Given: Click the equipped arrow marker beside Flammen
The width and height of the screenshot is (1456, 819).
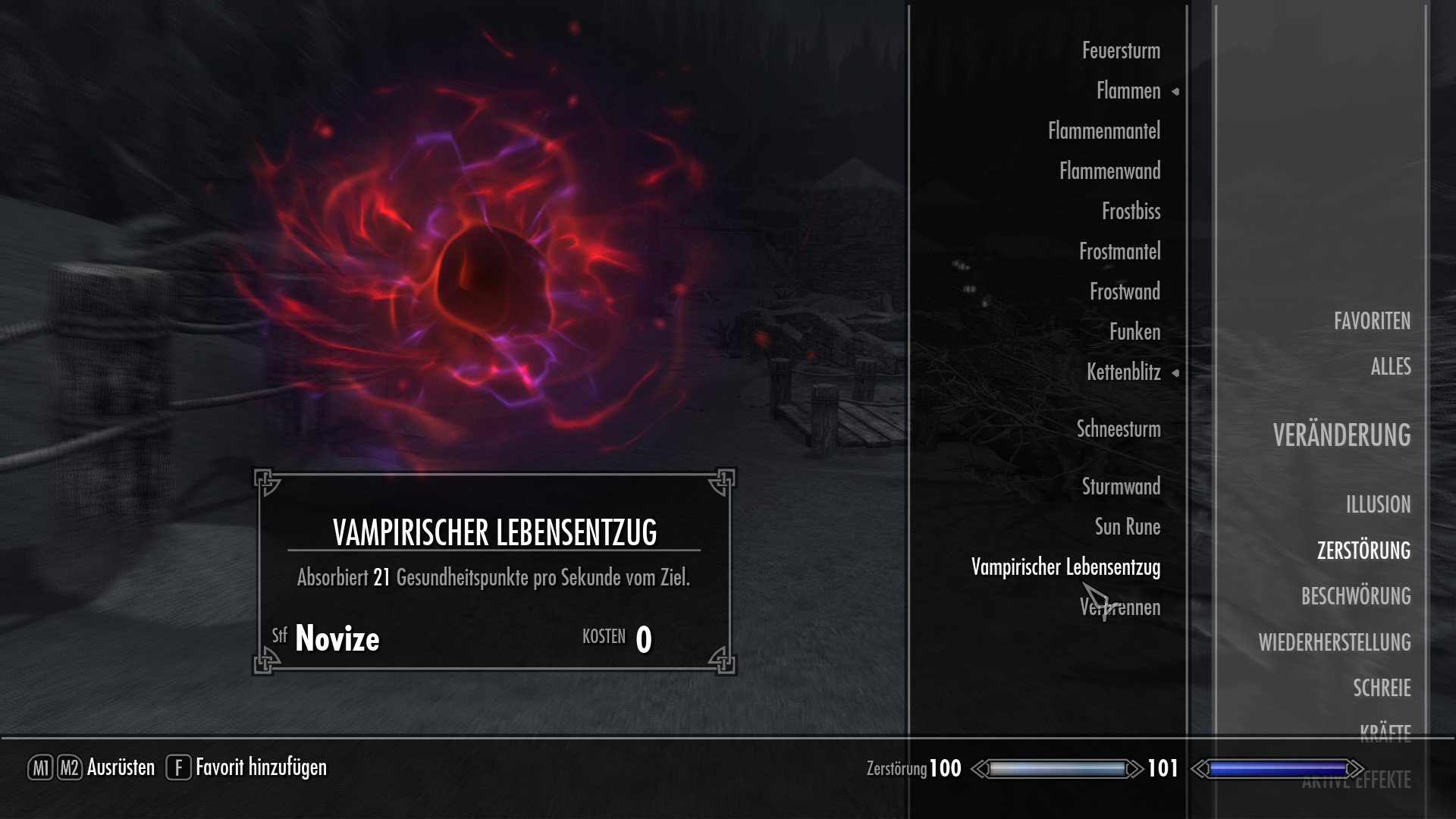Looking at the screenshot, I should (x=1176, y=91).
